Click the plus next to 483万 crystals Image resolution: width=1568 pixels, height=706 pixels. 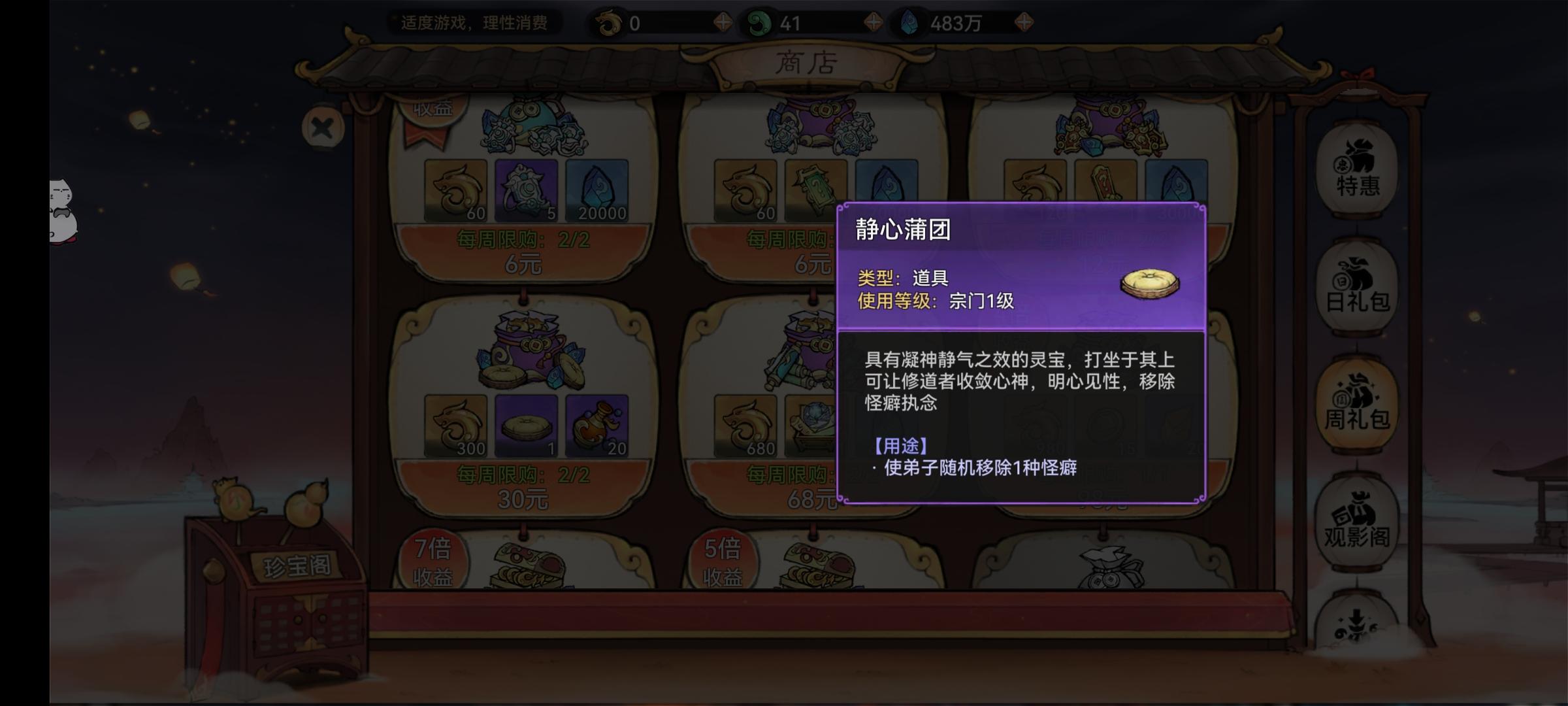(x=1030, y=22)
